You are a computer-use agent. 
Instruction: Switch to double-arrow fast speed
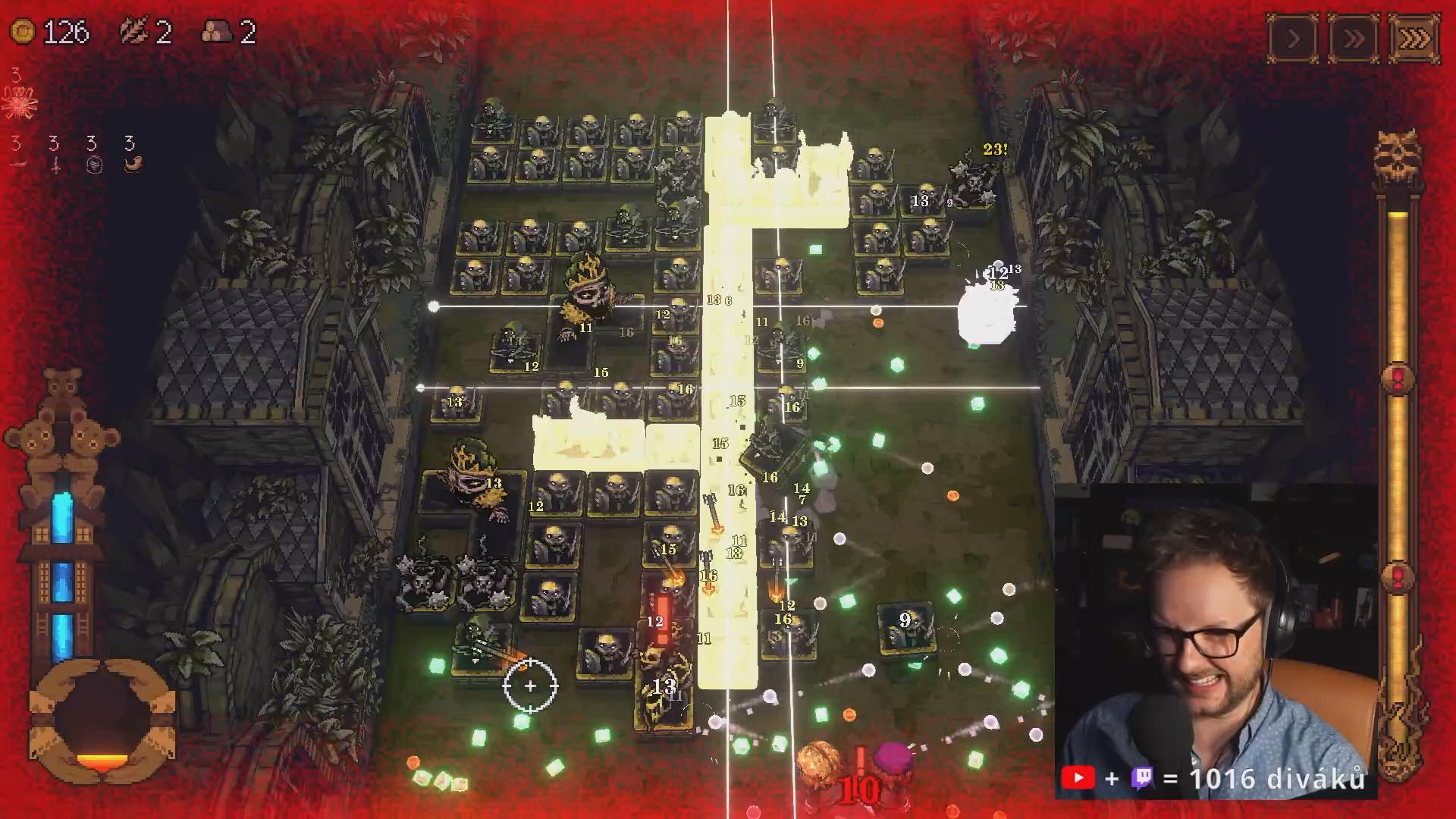coord(1354,38)
